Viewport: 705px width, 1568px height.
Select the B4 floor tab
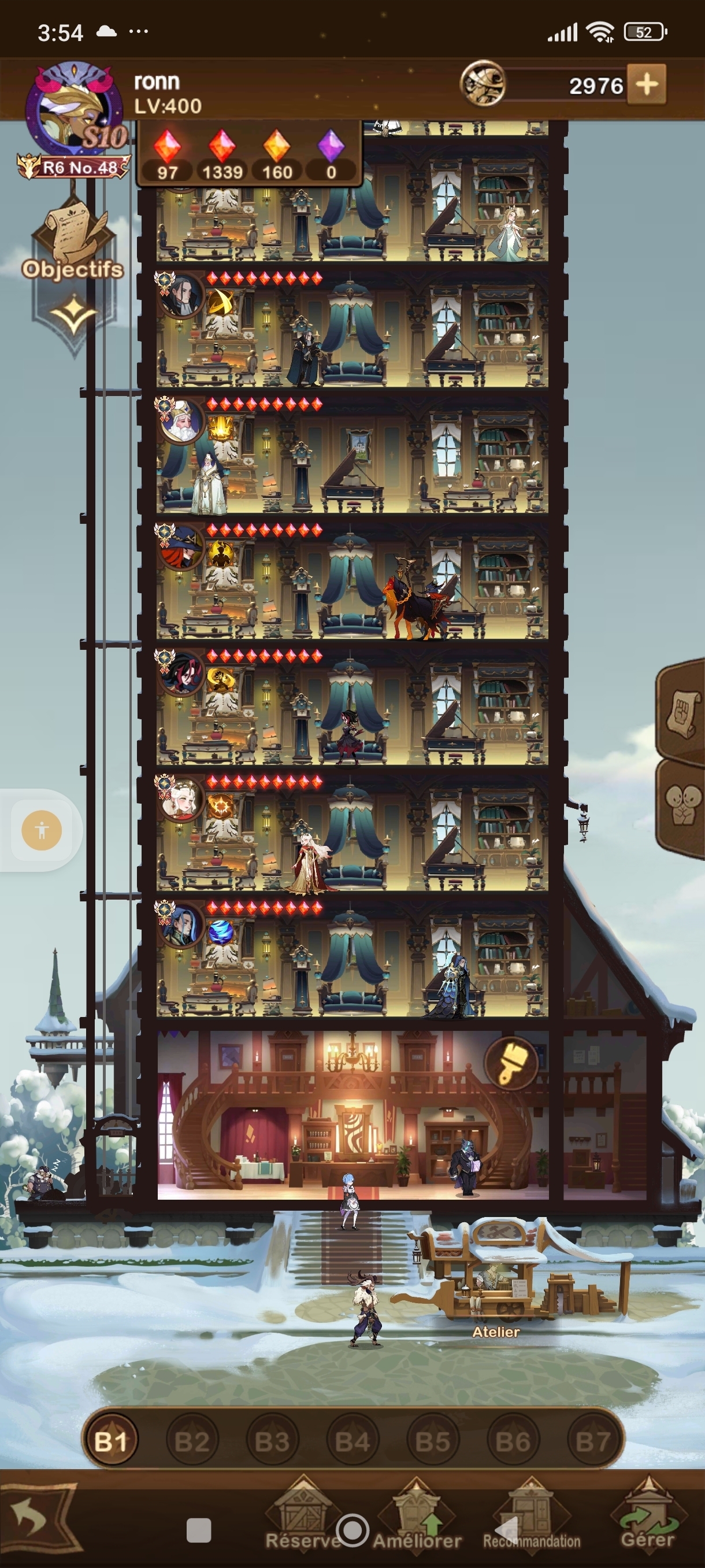point(352,1441)
